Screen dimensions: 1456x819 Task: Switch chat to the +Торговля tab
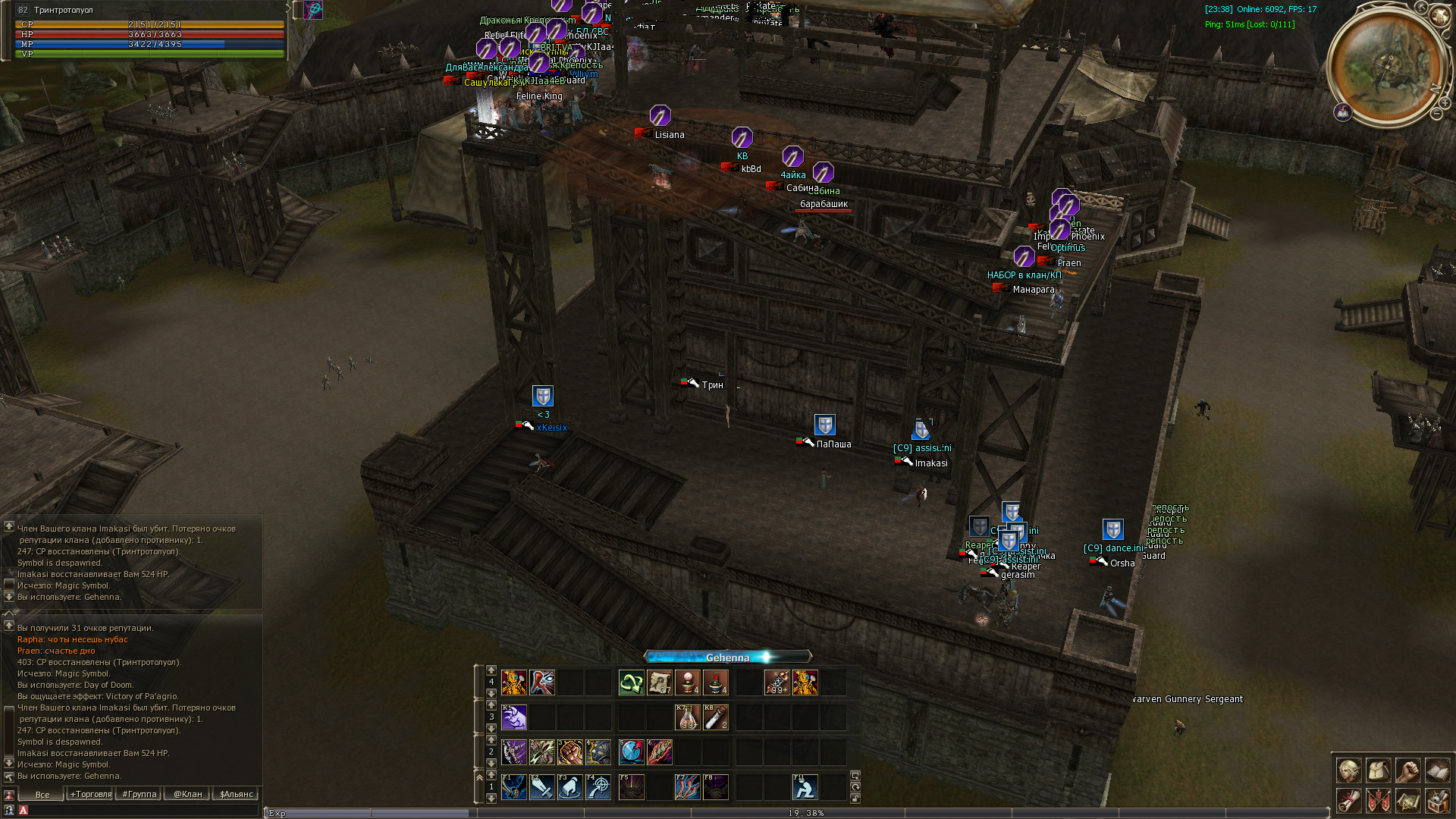pos(91,794)
